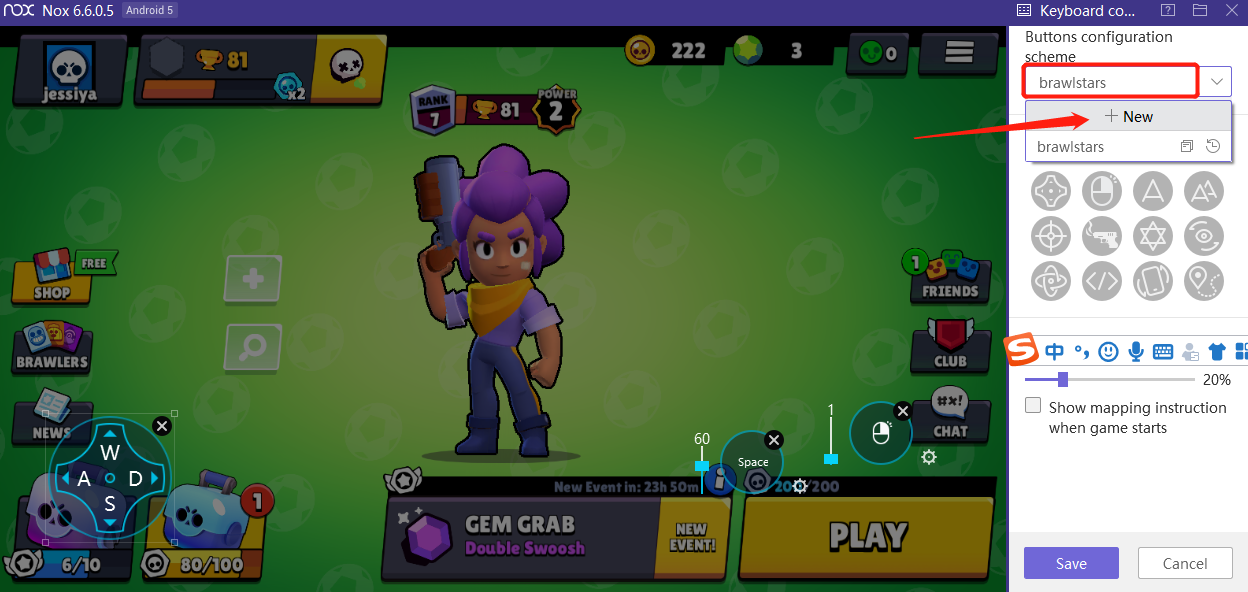
Task: Remove the Space key mapping
Action: point(773,440)
